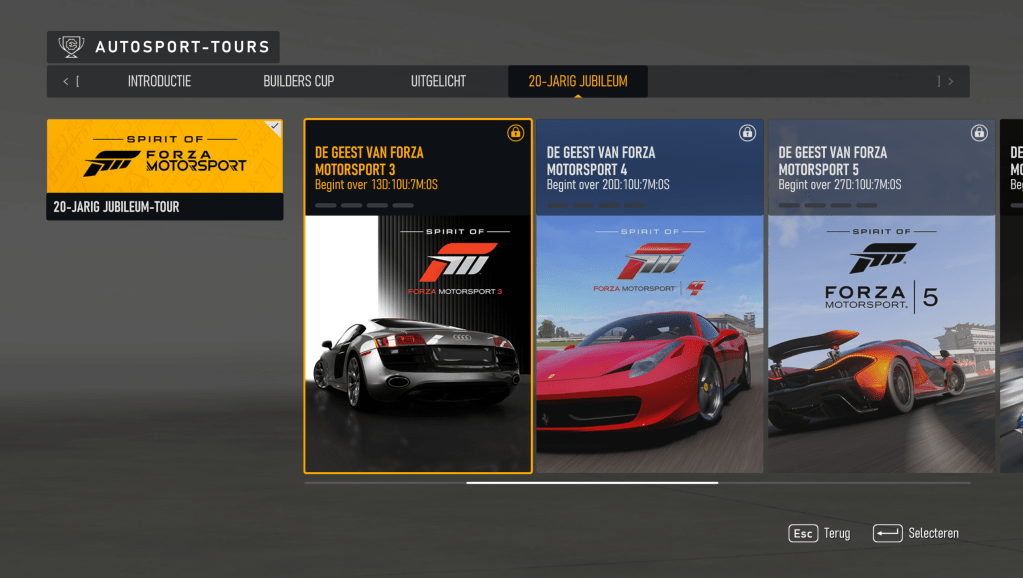This screenshot has width=1023, height=578.
Task: Go back with the Terug button
Action: coord(820,534)
